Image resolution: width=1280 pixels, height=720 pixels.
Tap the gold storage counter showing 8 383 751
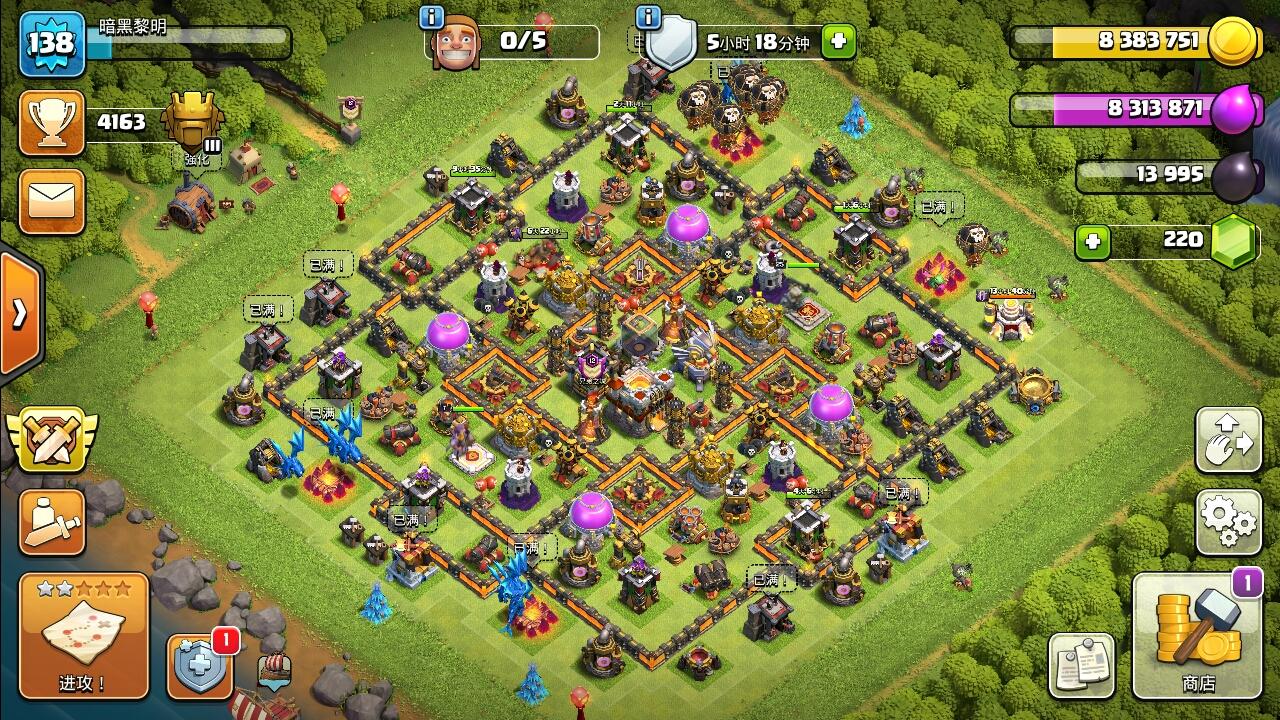point(1150,40)
